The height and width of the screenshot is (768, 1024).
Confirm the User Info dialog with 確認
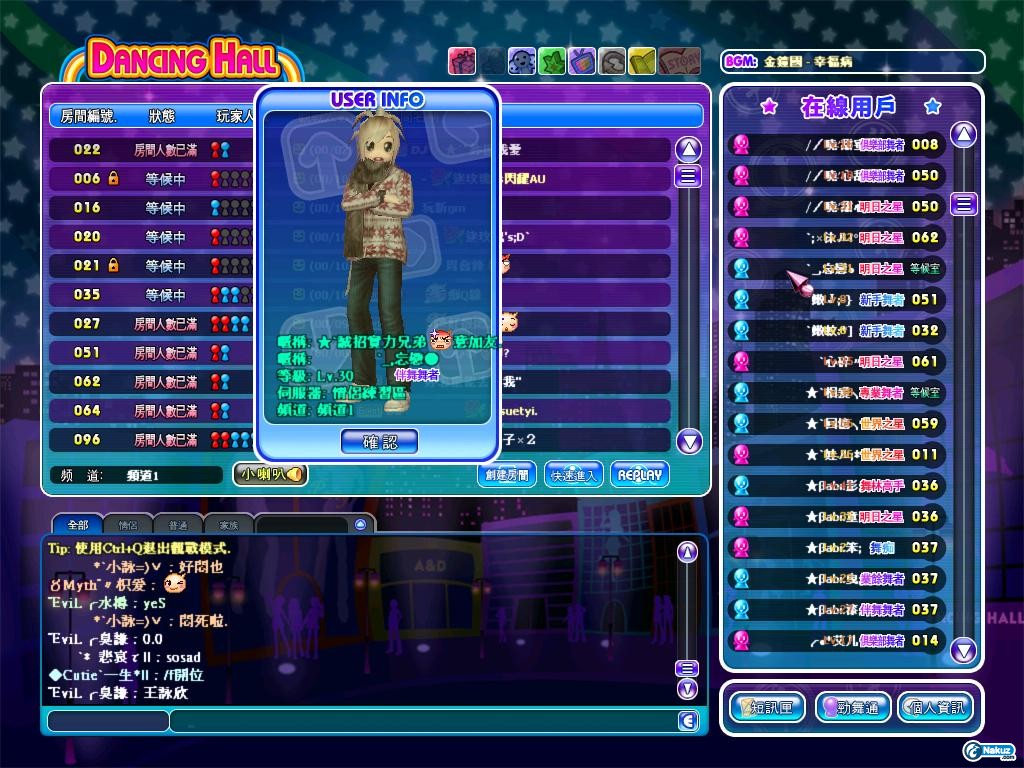[x=379, y=441]
